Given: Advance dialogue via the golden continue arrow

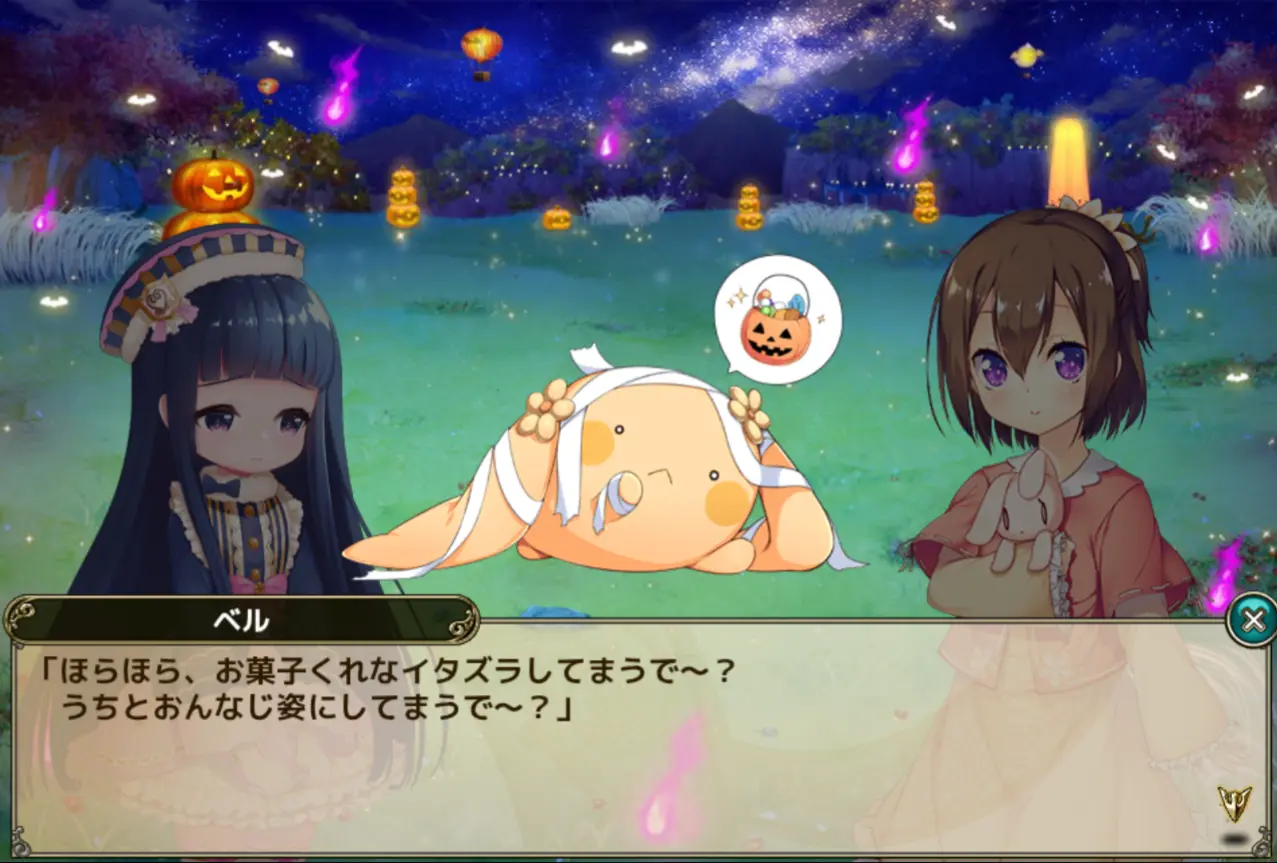Looking at the screenshot, I should point(1234,804).
